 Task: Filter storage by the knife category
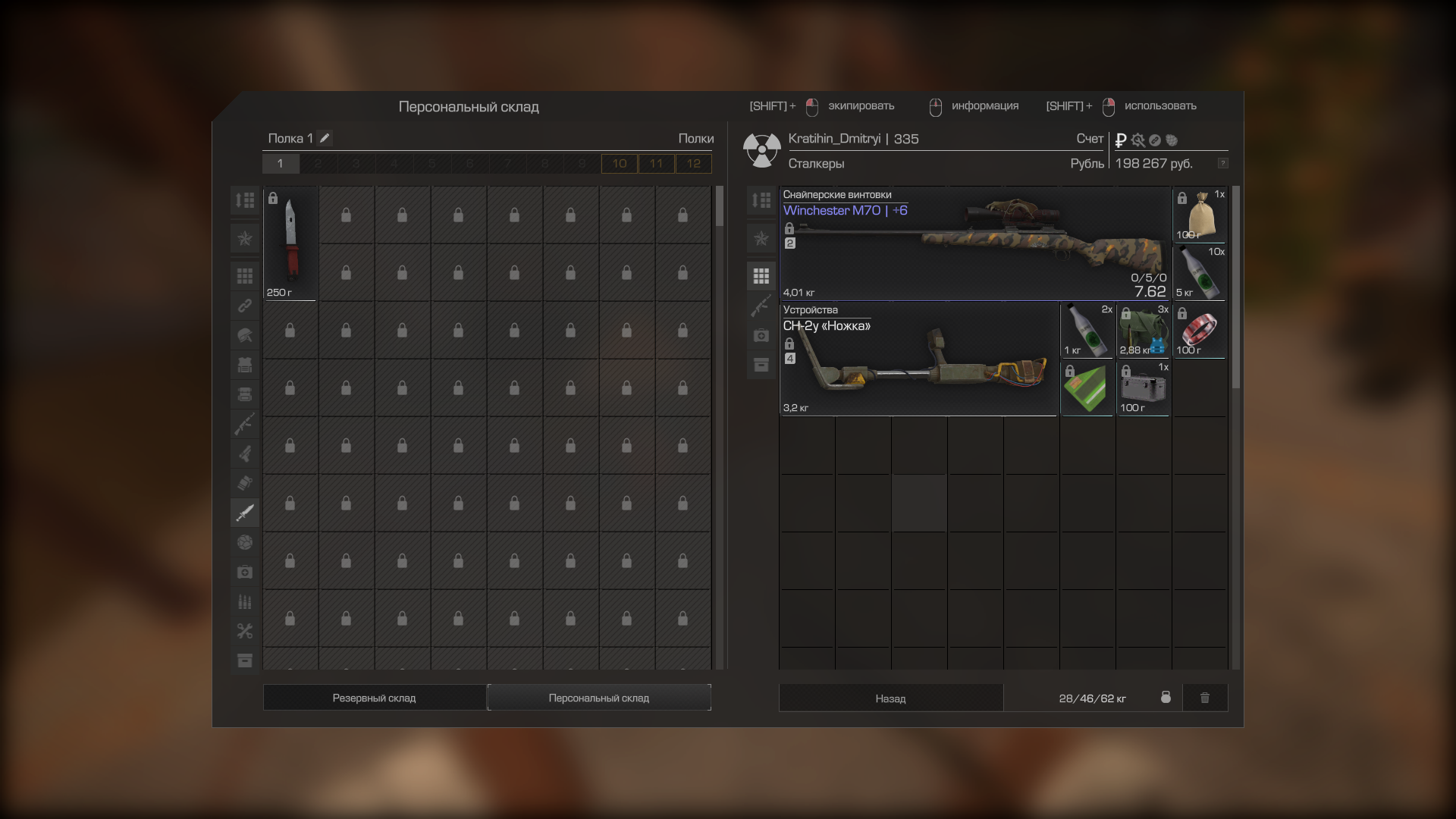(x=245, y=513)
